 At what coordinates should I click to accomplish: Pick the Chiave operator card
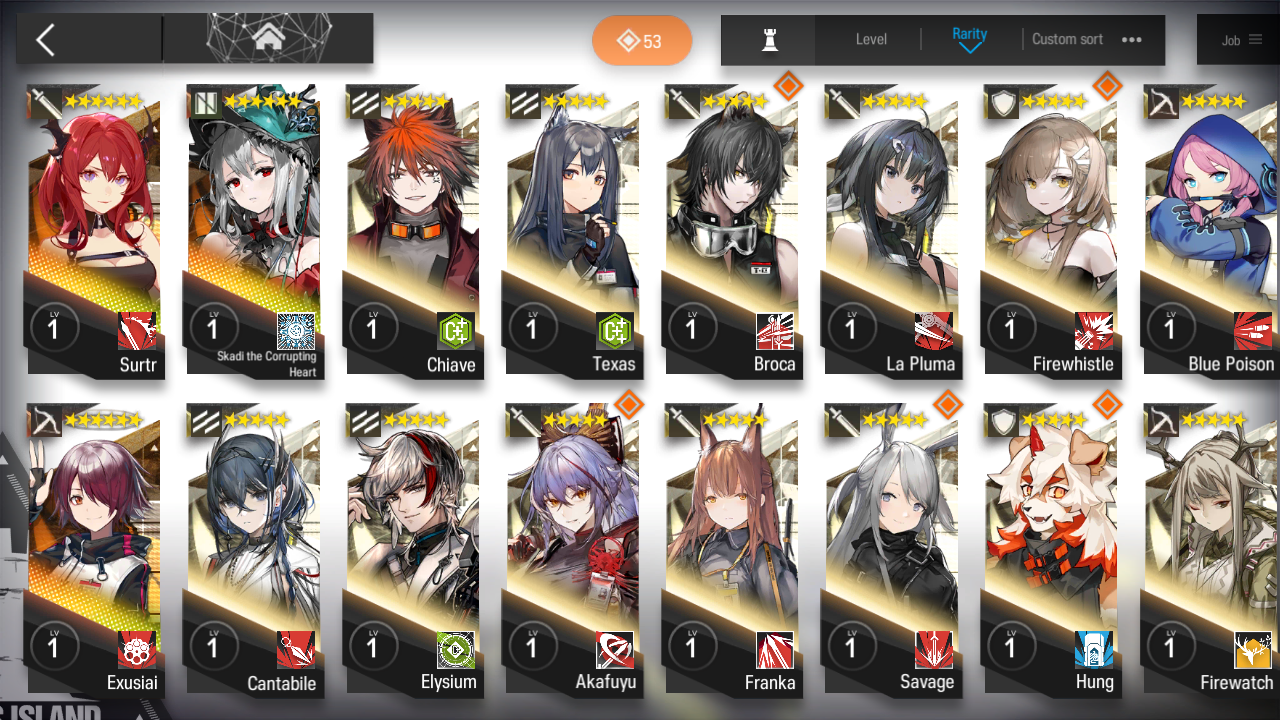(413, 230)
